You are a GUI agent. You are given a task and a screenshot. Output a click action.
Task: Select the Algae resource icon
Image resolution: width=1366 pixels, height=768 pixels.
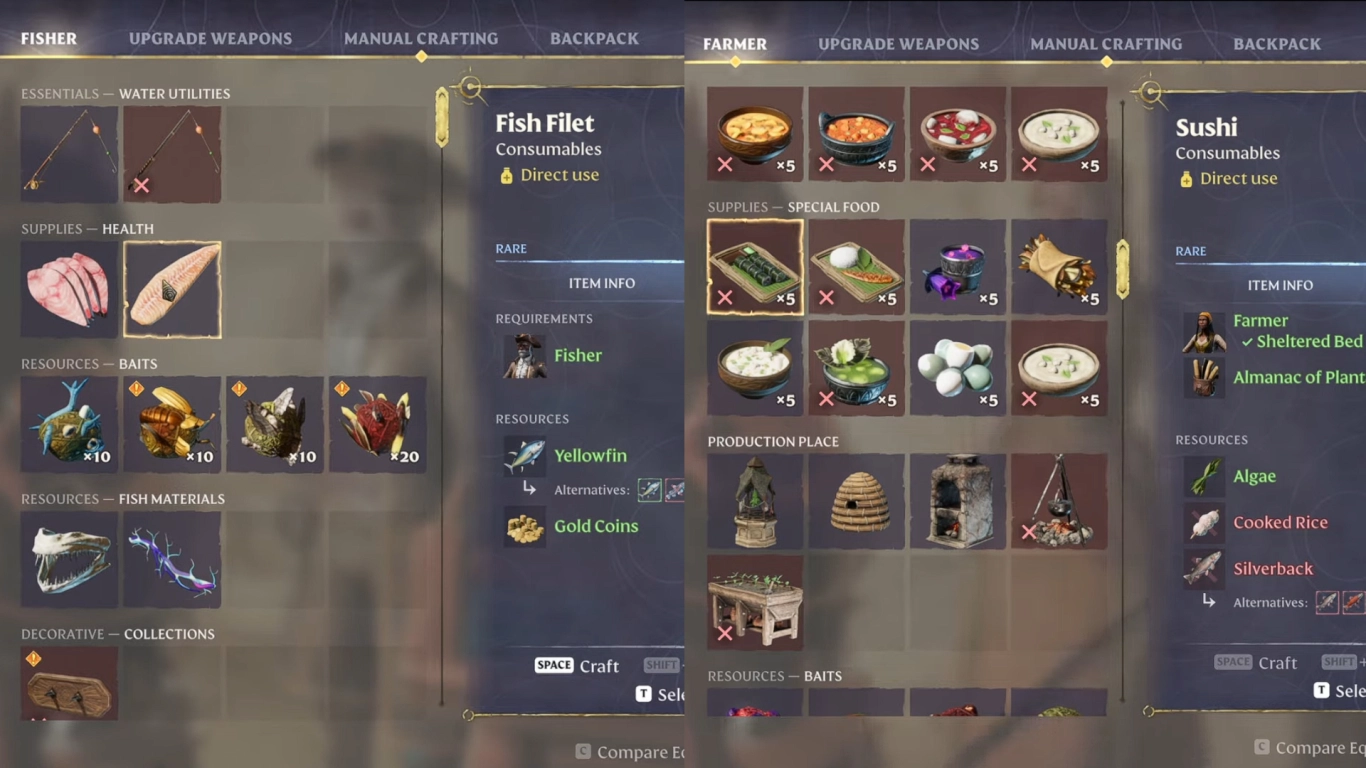[1204, 476]
